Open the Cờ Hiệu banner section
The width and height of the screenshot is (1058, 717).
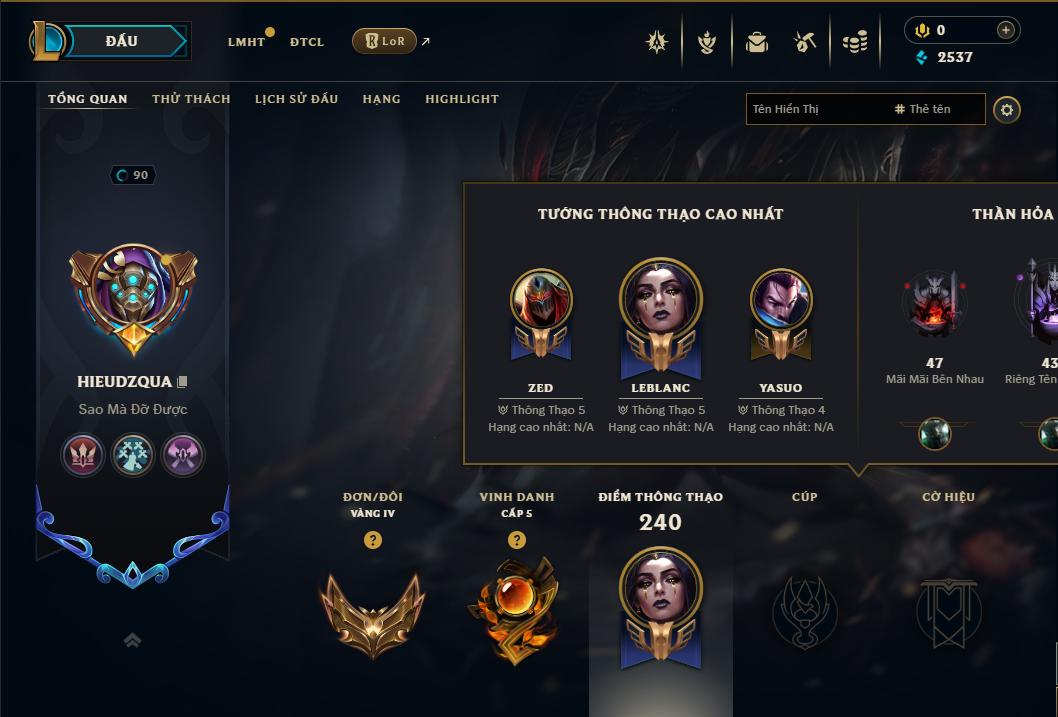948,608
